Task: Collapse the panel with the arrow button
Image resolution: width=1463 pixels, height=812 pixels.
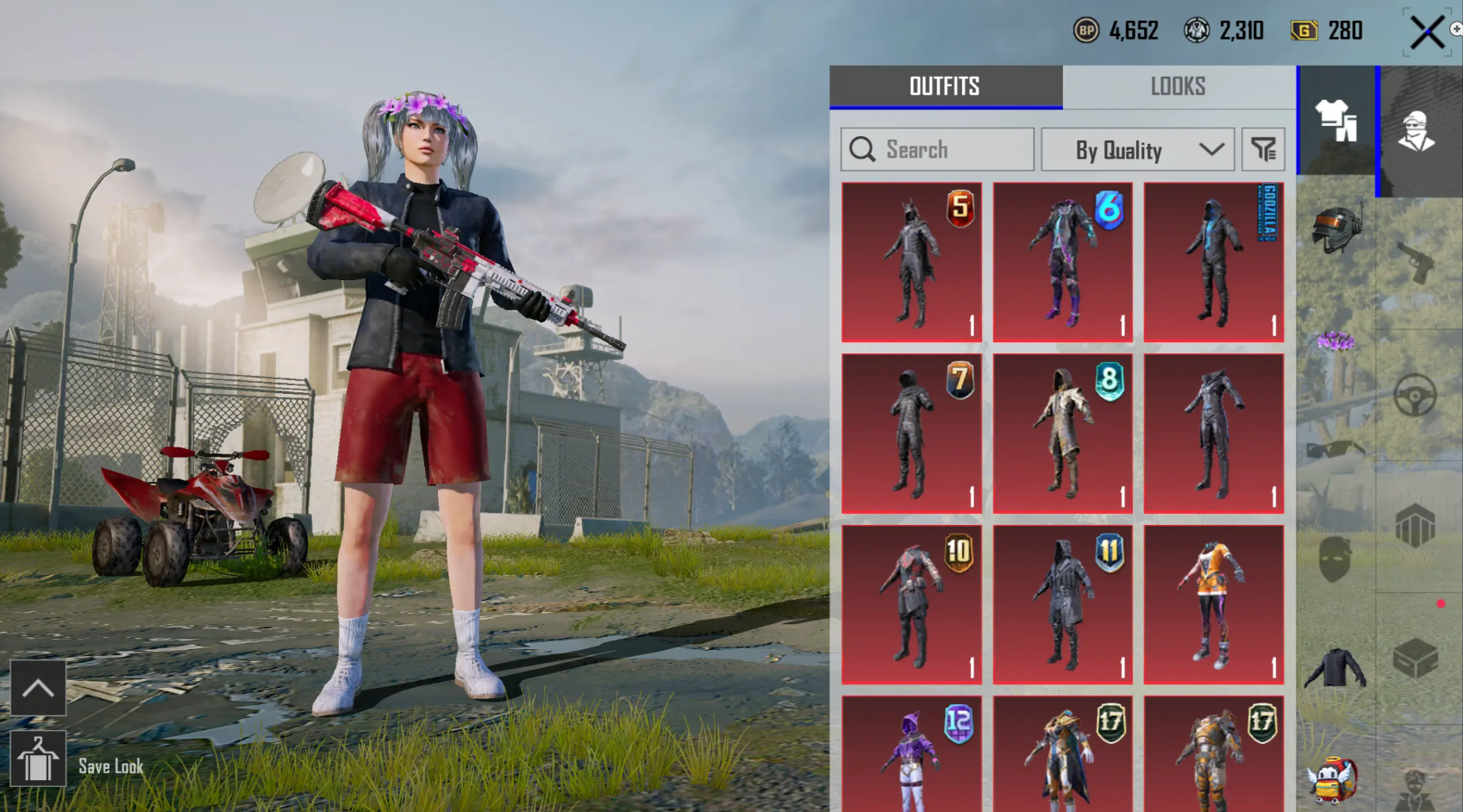Action: coord(37,687)
